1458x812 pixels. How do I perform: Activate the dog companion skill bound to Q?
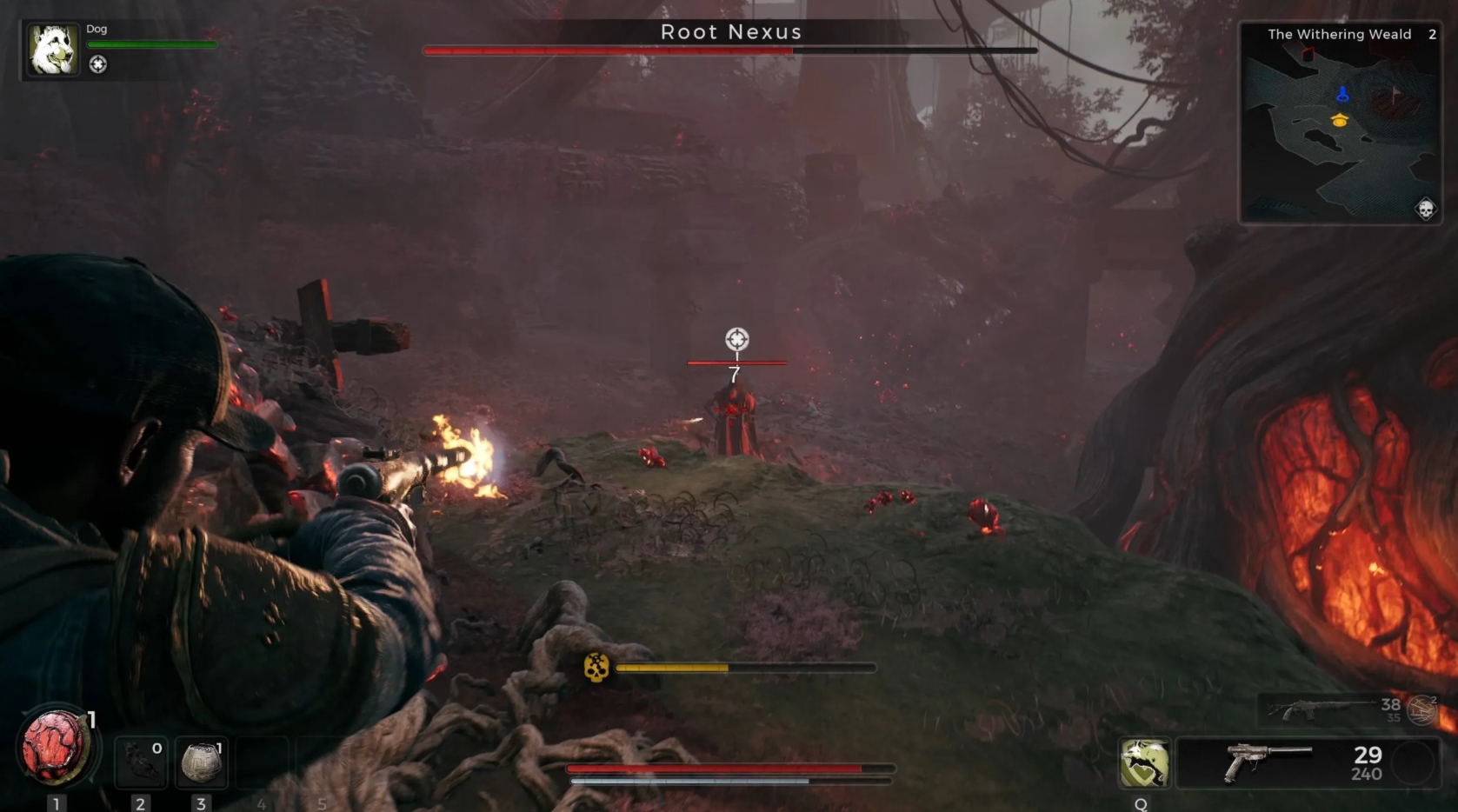click(x=1143, y=761)
